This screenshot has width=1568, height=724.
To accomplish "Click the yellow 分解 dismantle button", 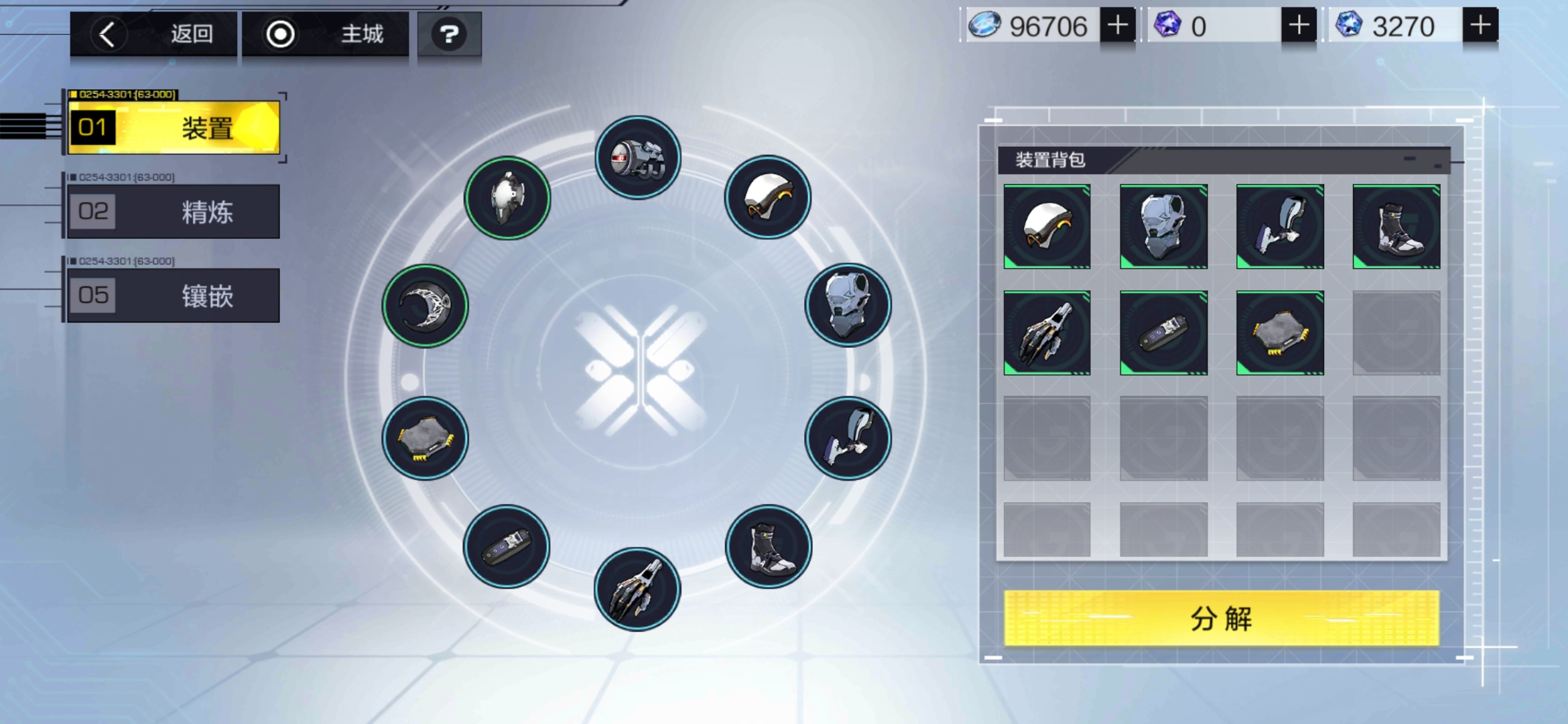I will [1221, 618].
